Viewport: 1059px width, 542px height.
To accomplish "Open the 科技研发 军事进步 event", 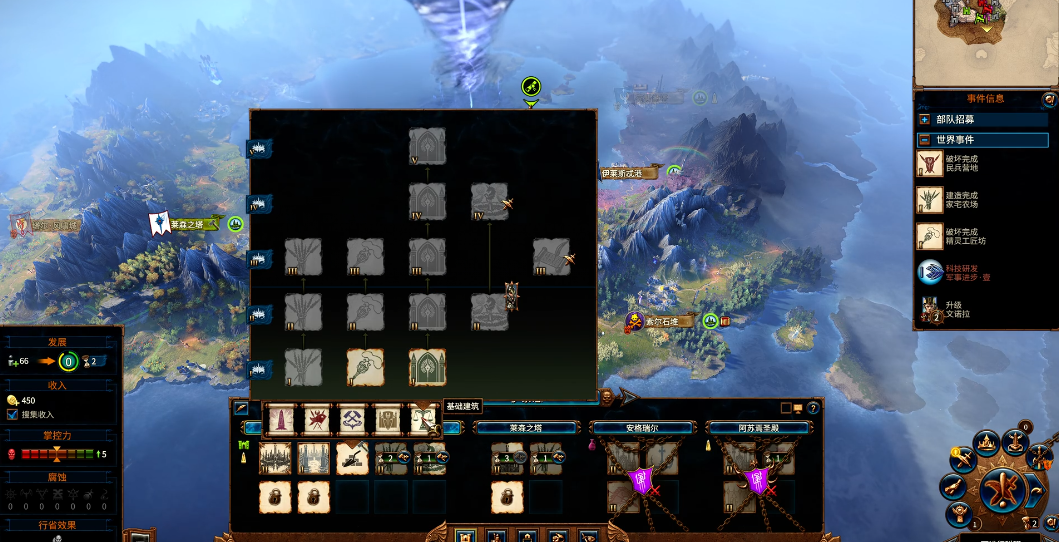I will (930, 272).
